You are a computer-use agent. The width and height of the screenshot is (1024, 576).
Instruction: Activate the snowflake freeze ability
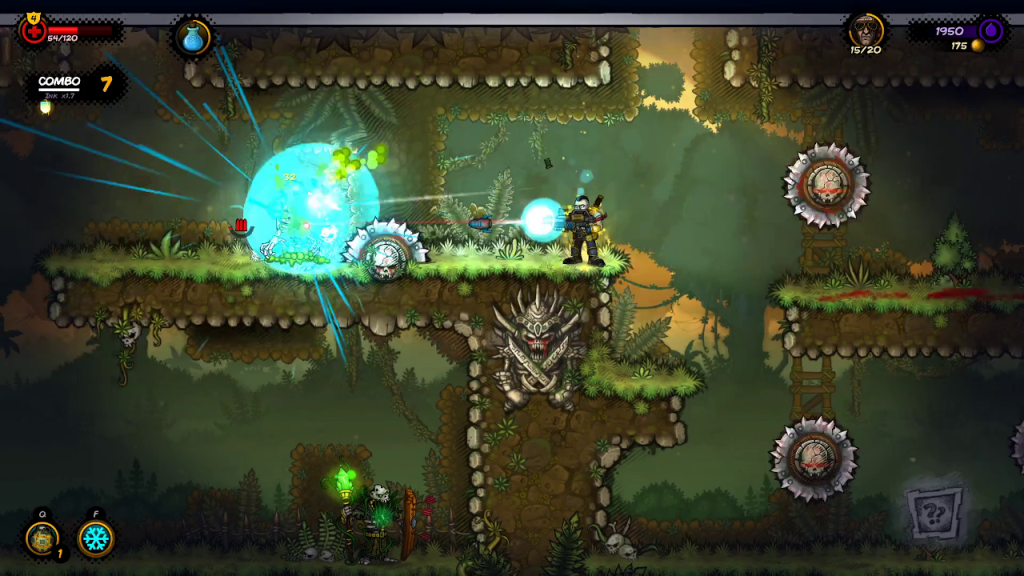point(96,540)
